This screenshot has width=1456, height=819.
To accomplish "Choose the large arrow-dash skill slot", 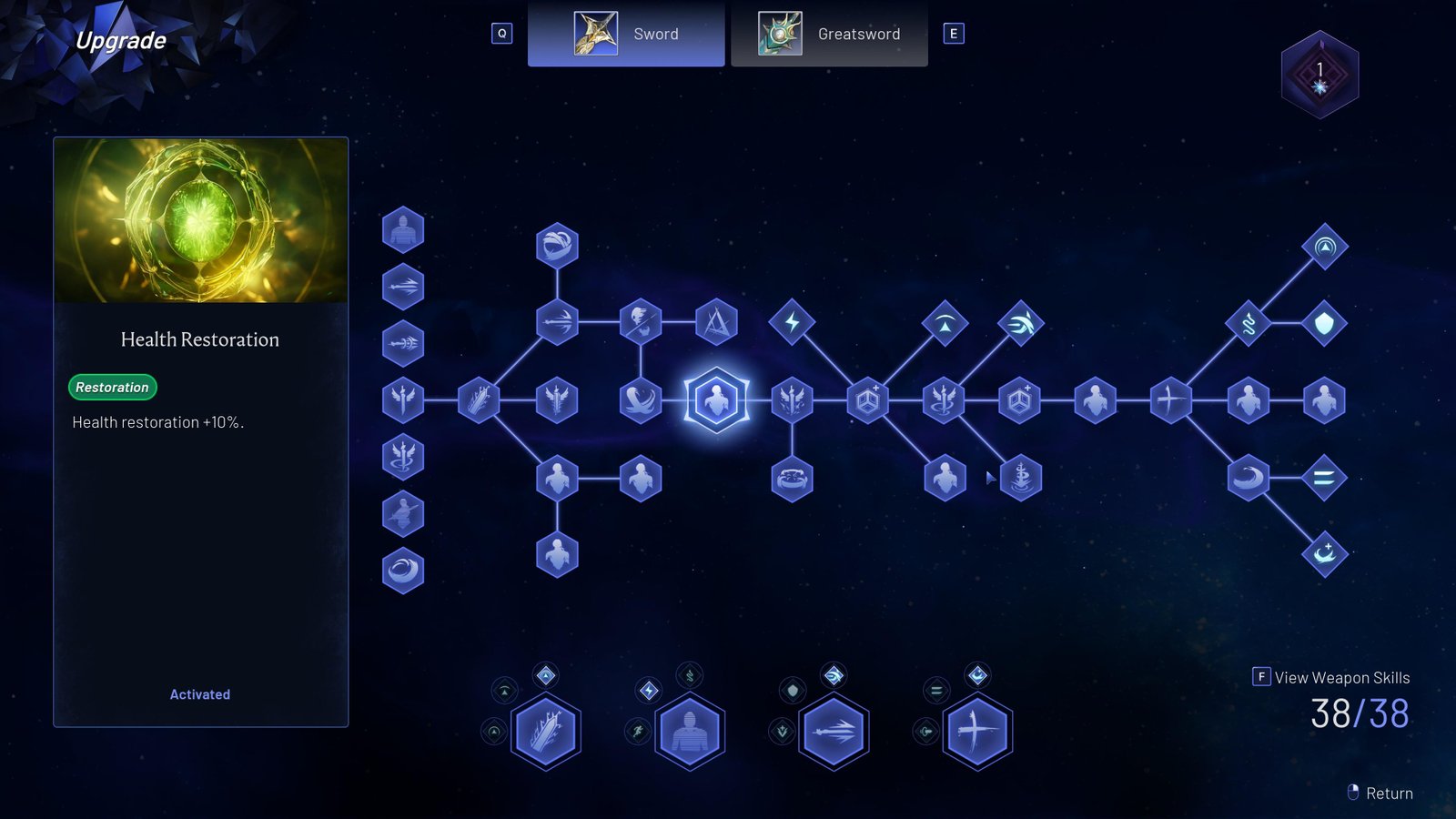I will (x=833, y=732).
